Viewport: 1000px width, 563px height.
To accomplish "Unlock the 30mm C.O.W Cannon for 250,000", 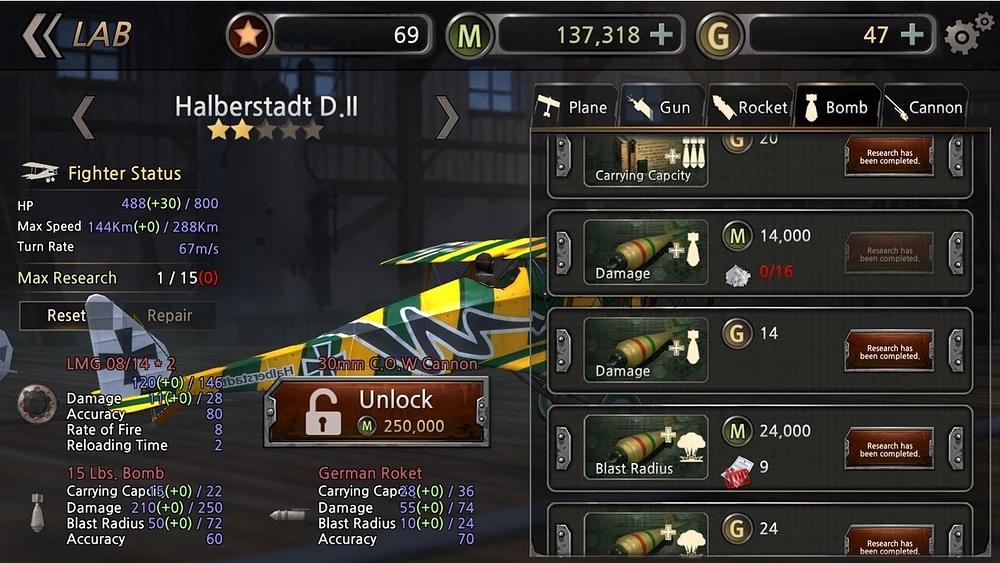I will click(375, 411).
